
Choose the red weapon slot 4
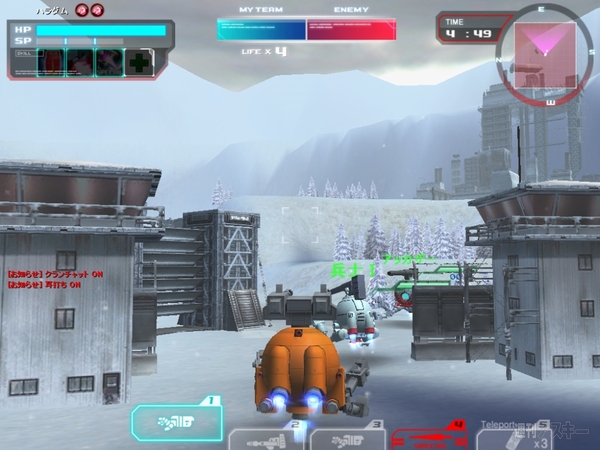[x=428, y=437]
